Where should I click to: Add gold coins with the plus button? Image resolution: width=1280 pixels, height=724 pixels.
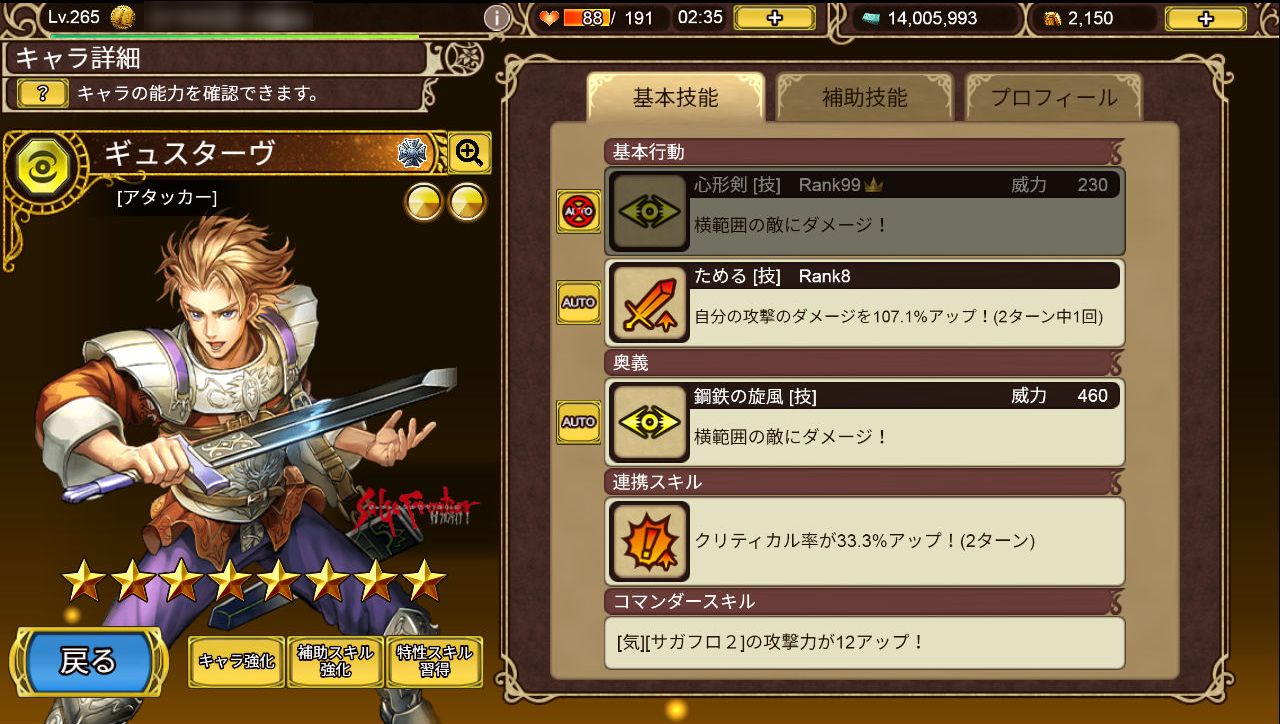1205,18
